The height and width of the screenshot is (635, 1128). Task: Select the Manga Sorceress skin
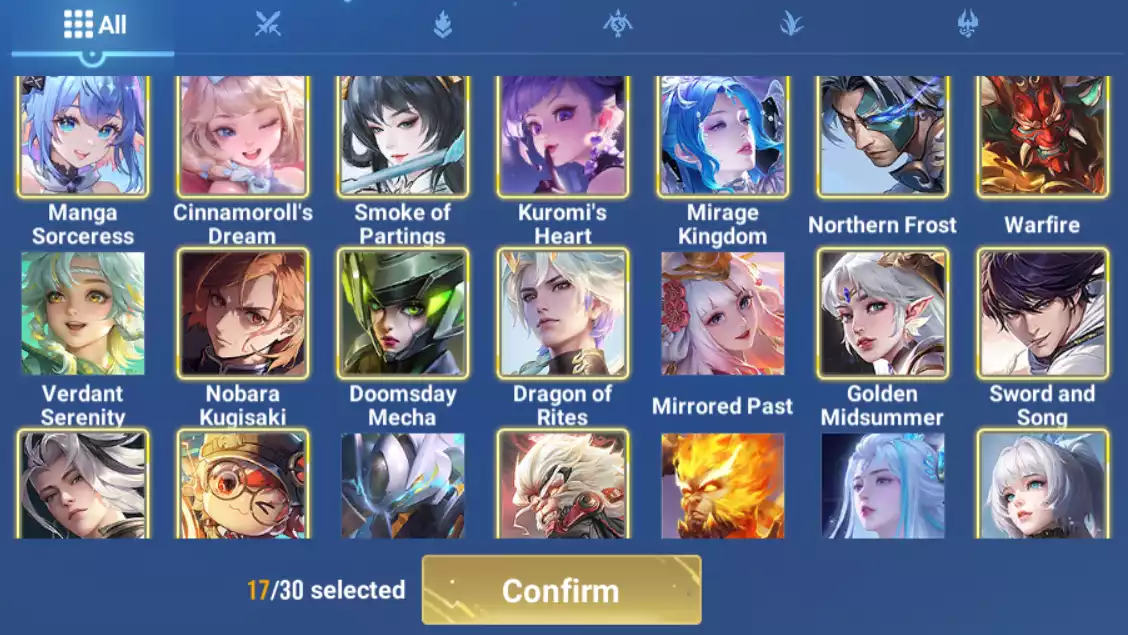(83, 136)
